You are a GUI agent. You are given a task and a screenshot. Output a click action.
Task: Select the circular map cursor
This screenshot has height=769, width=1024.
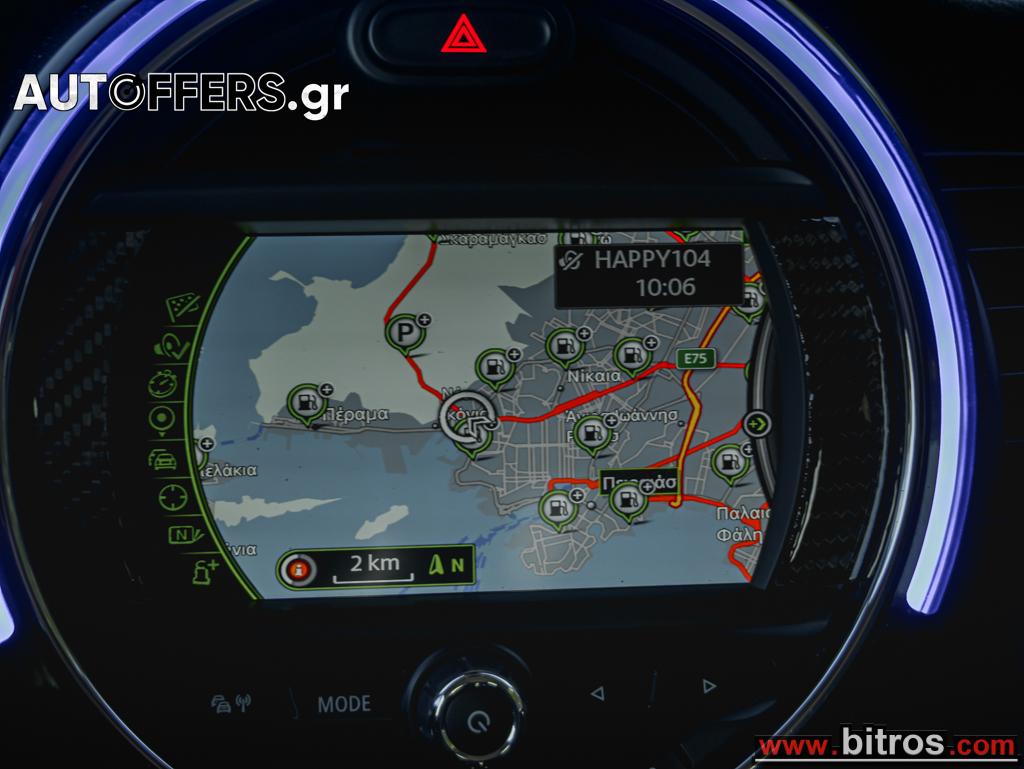pyautogui.click(x=466, y=418)
